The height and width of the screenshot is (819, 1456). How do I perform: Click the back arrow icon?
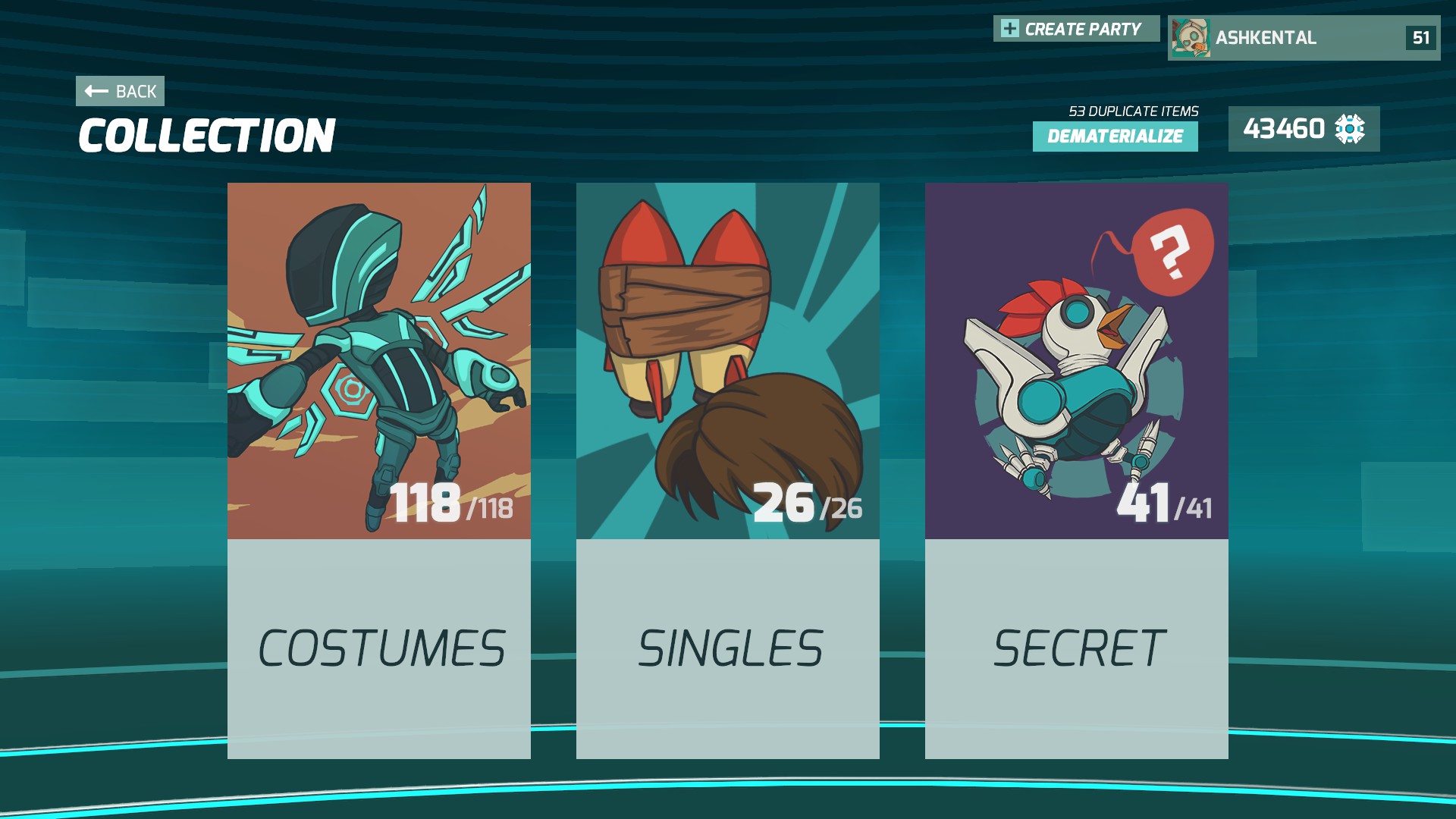(x=94, y=91)
